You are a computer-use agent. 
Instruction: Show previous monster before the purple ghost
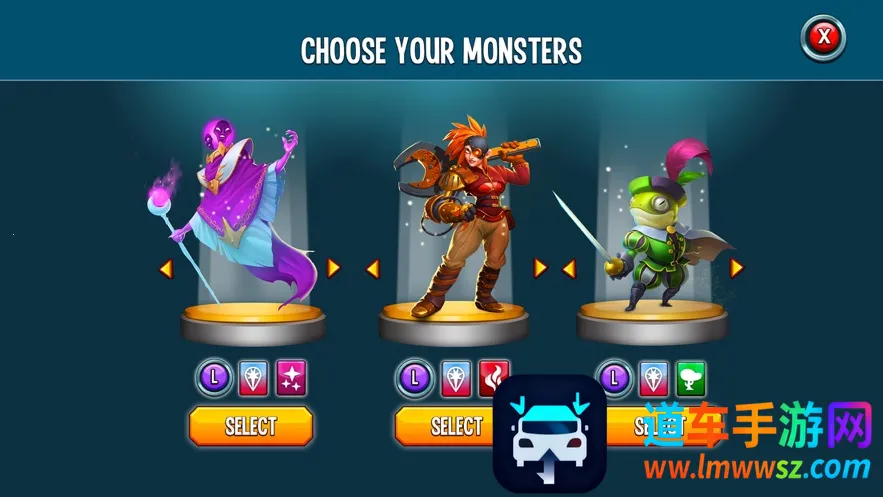click(x=165, y=268)
